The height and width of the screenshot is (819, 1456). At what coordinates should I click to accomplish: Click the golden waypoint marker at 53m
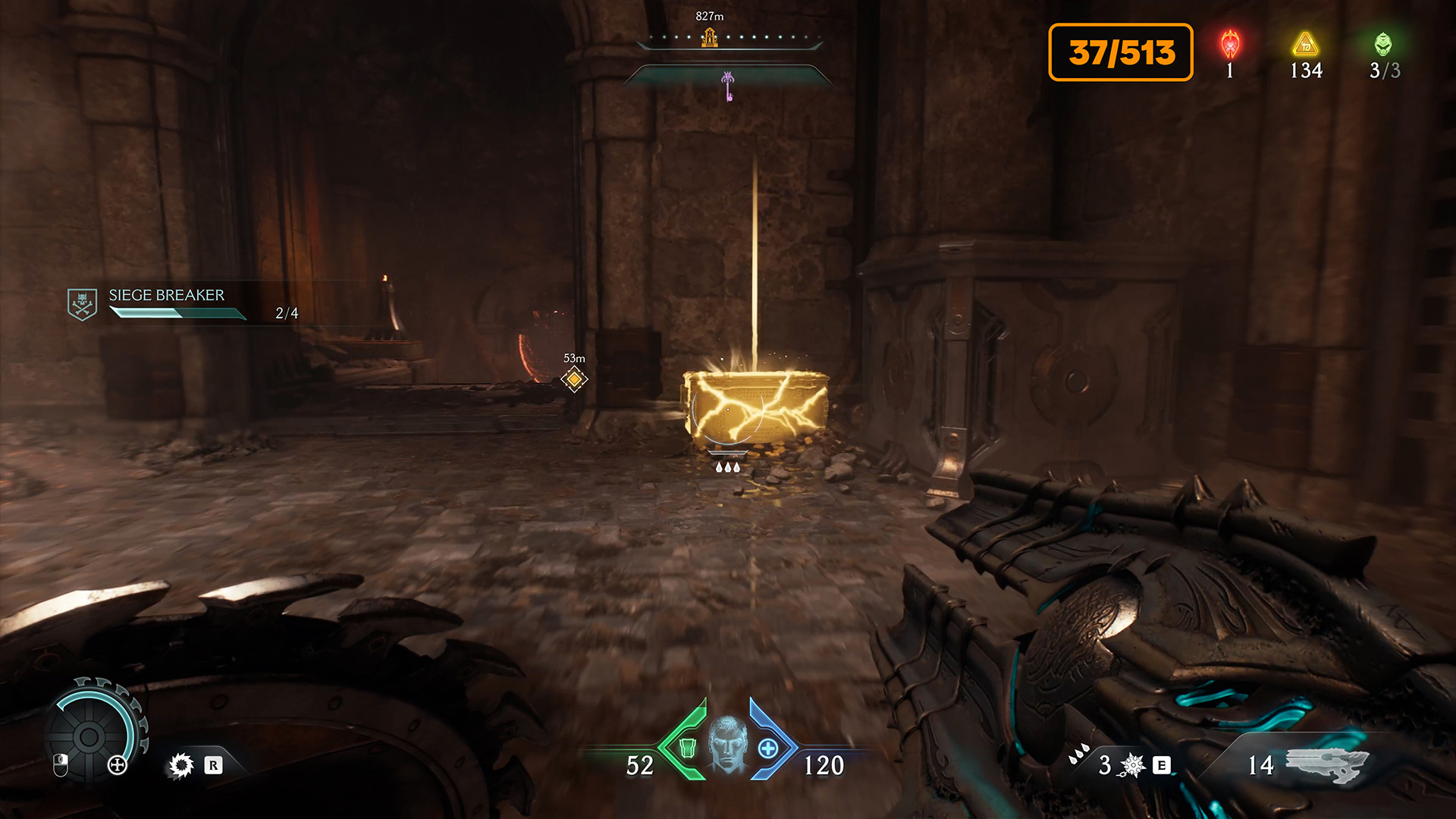click(574, 378)
